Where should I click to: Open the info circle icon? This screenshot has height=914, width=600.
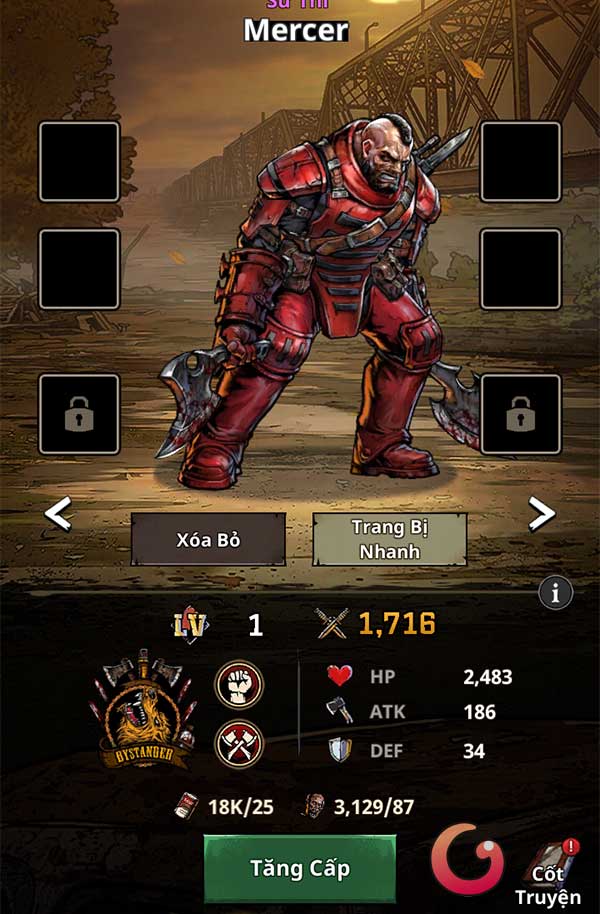click(x=555, y=592)
